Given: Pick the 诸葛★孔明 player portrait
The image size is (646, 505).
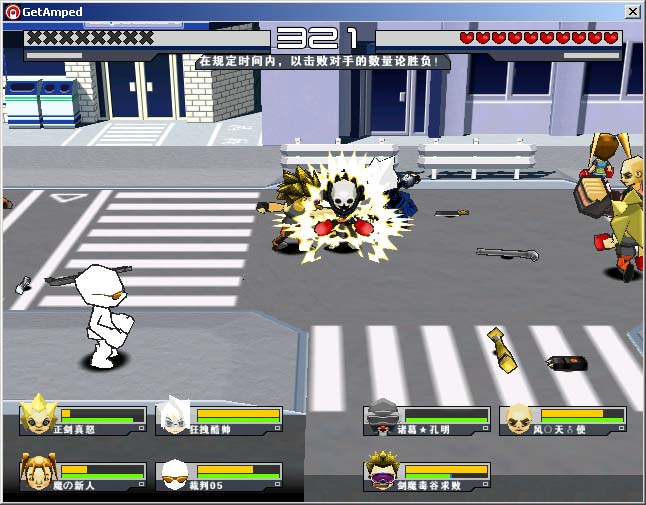Looking at the screenshot, I should [x=382, y=416].
